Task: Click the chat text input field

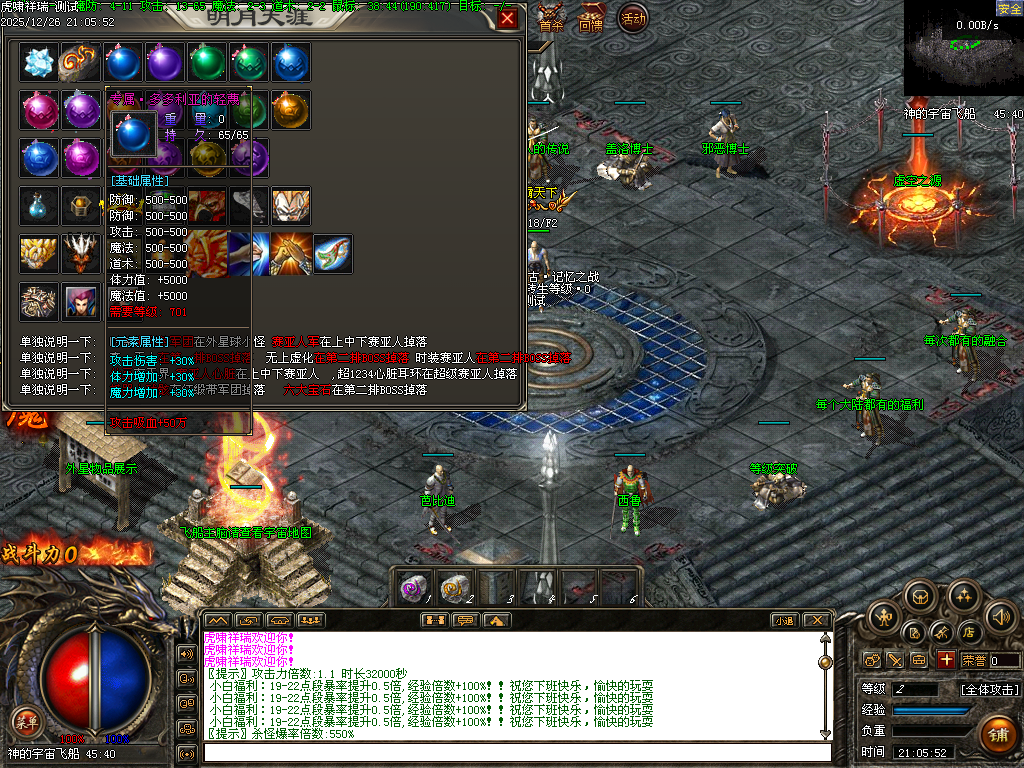Action: [515, 752]
